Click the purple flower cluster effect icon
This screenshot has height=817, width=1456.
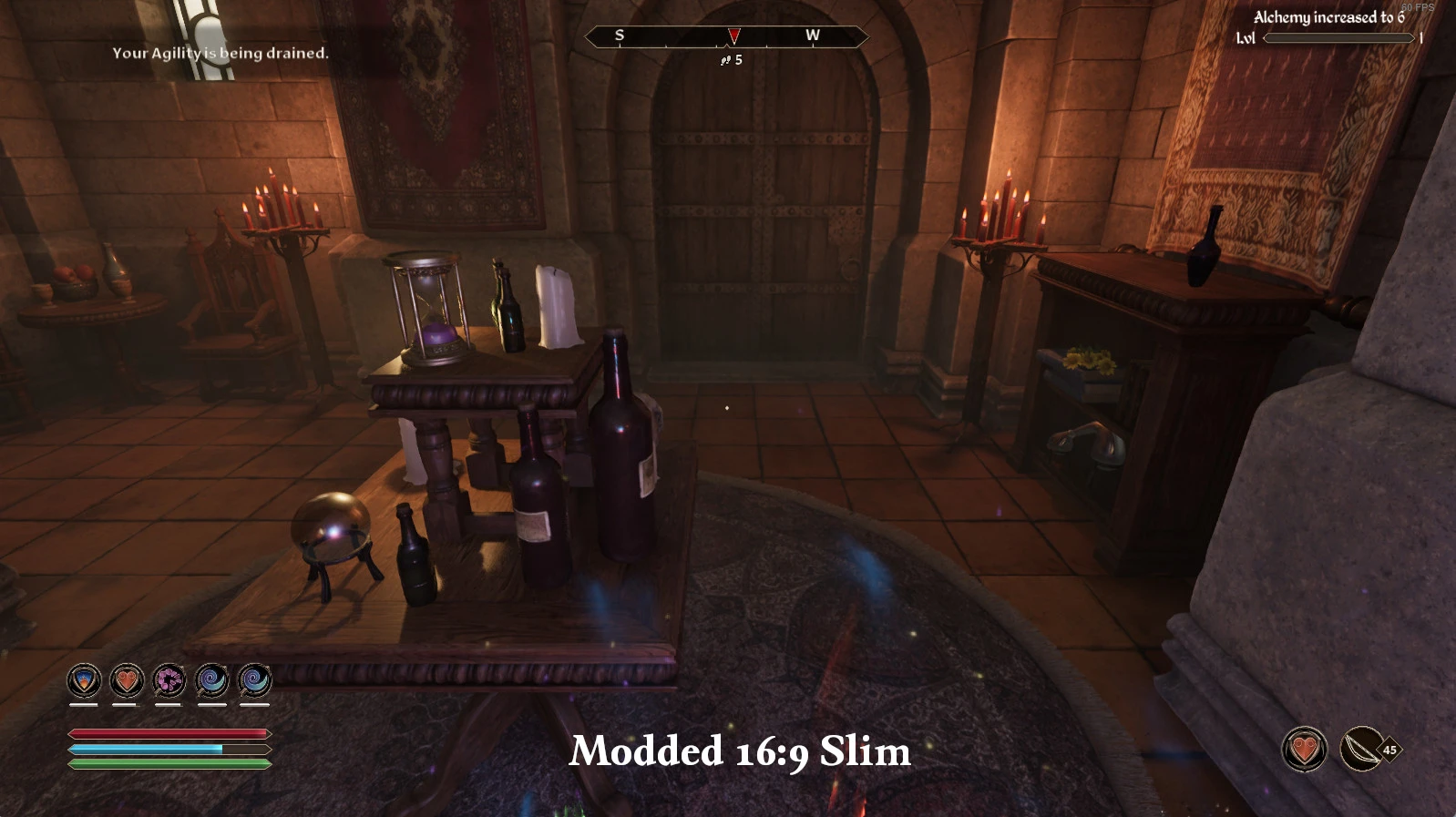coord(169,680)
